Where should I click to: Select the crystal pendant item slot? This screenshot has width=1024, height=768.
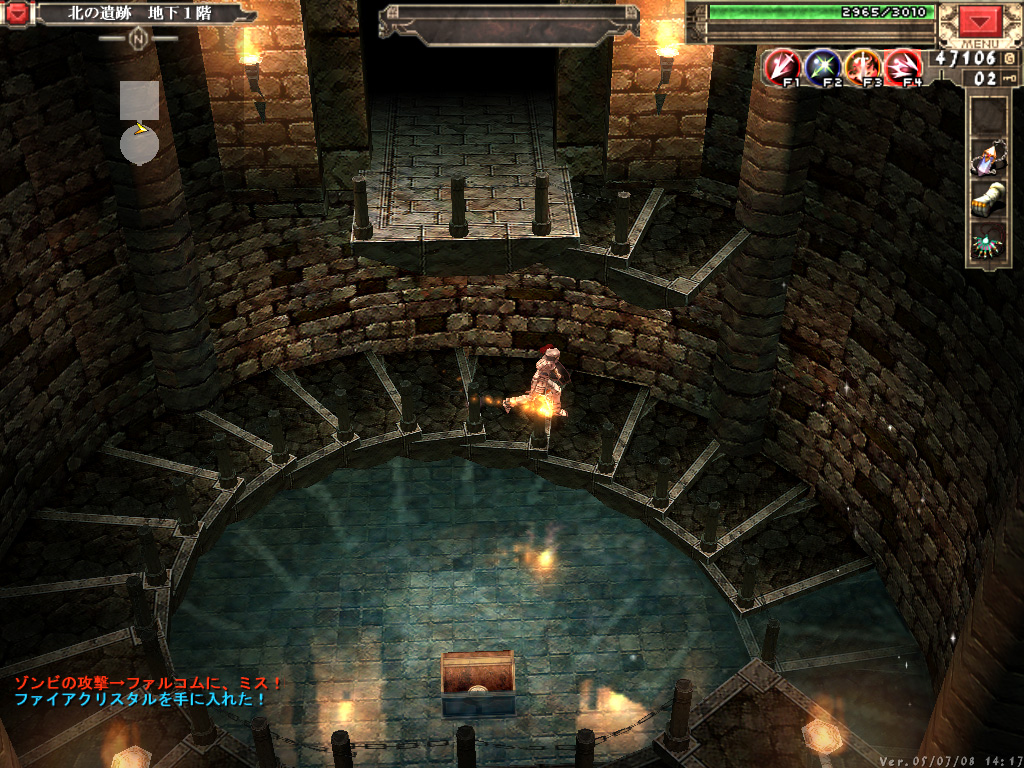(989, 157)
